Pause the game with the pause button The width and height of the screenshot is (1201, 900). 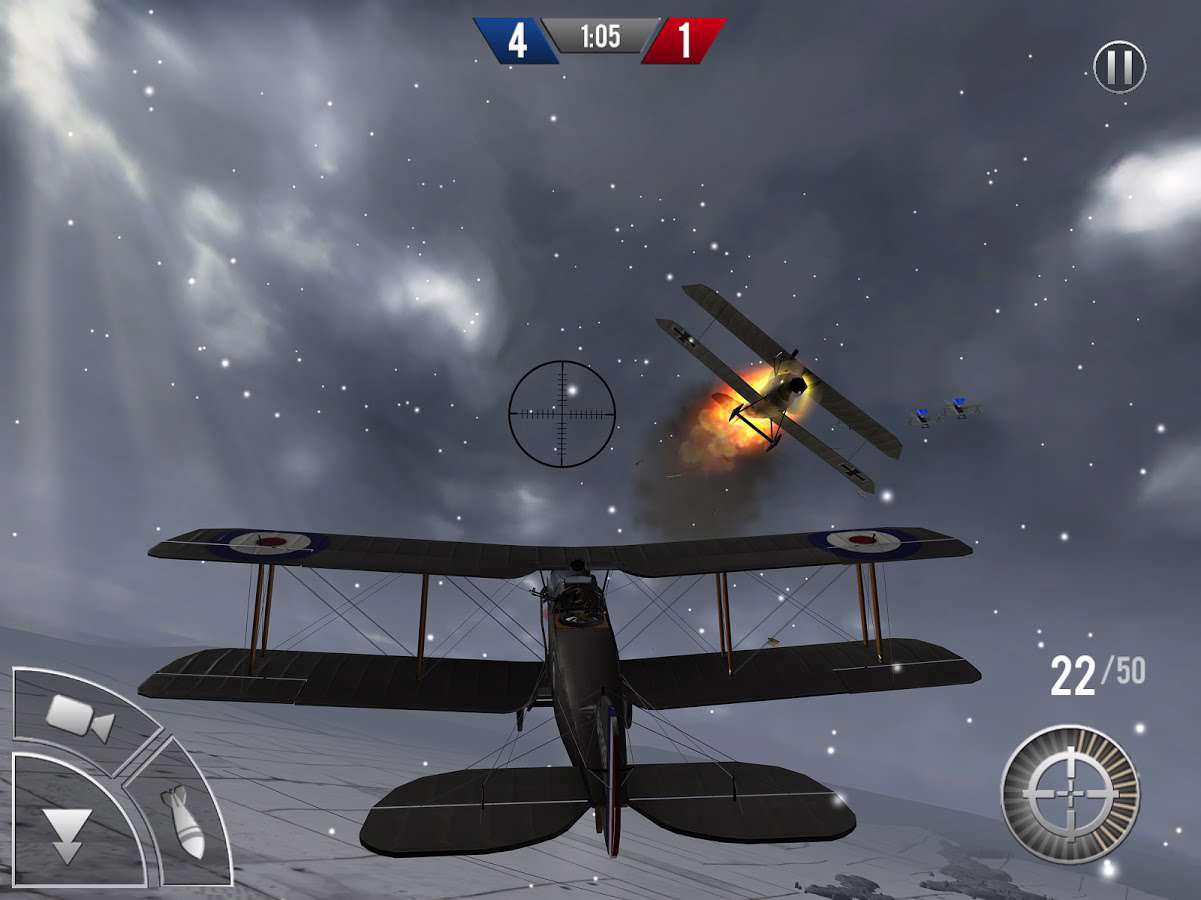(x=1119, y=67)
